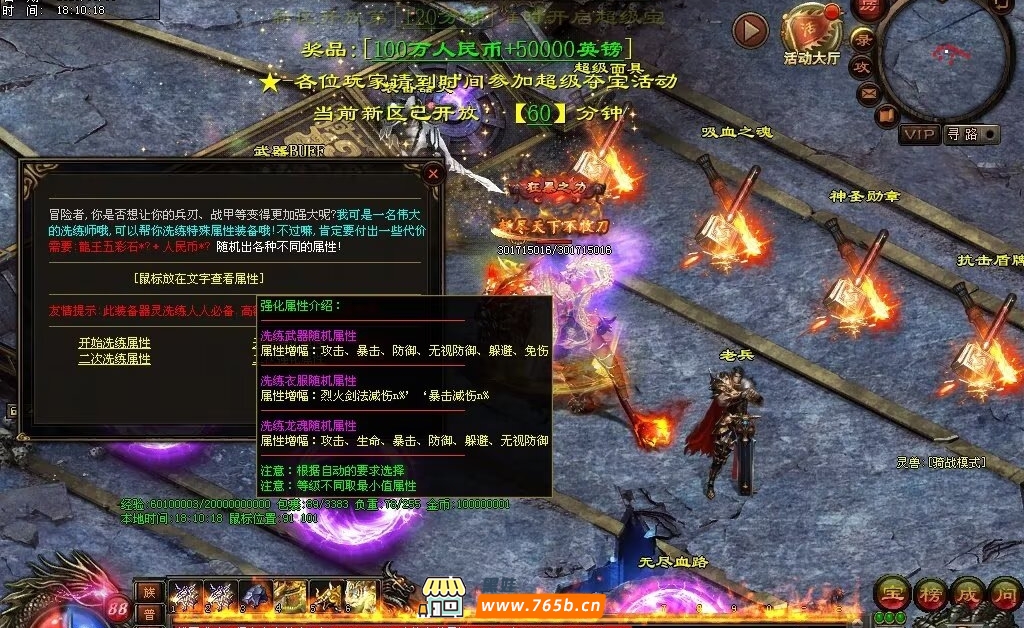Choose 二次洗练属性 option
The width and height of the screenshot is (1024, 628).
(x=115, y=358)
